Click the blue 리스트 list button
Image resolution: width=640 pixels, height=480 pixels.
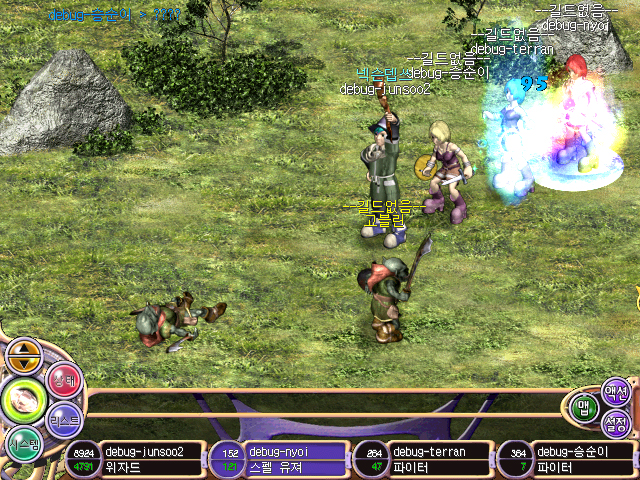[x=64, y=420]
